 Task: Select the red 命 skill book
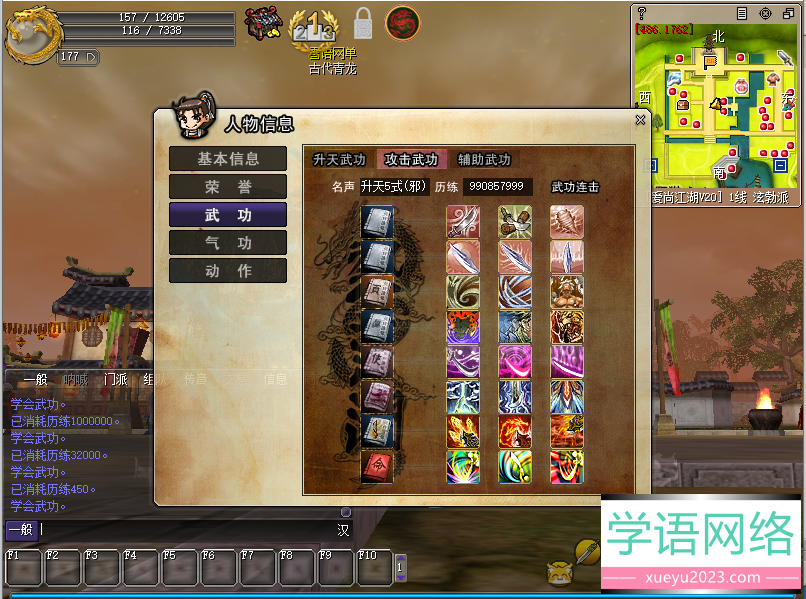point(377,467)
